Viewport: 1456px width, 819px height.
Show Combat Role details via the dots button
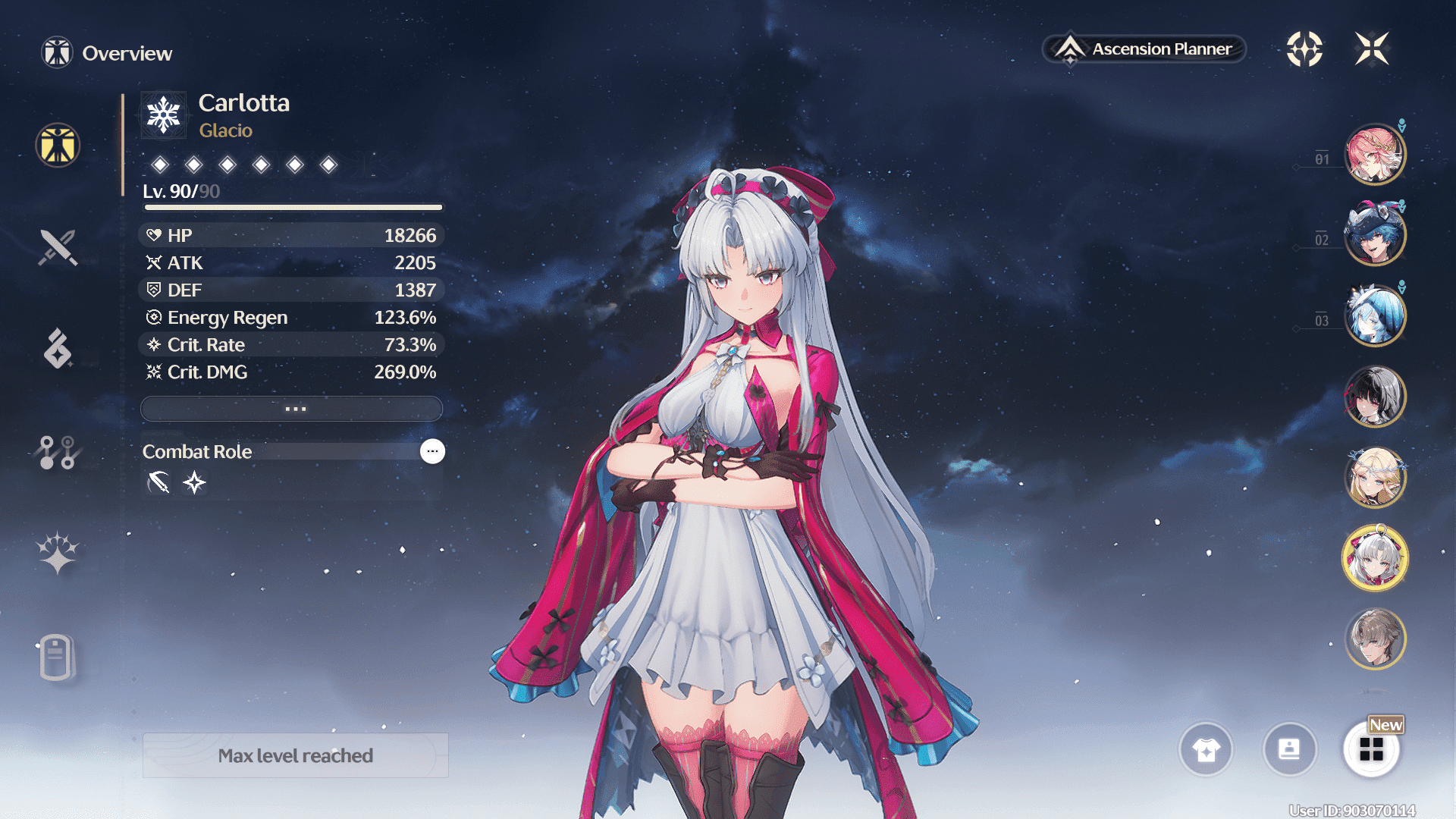[432, 451]
